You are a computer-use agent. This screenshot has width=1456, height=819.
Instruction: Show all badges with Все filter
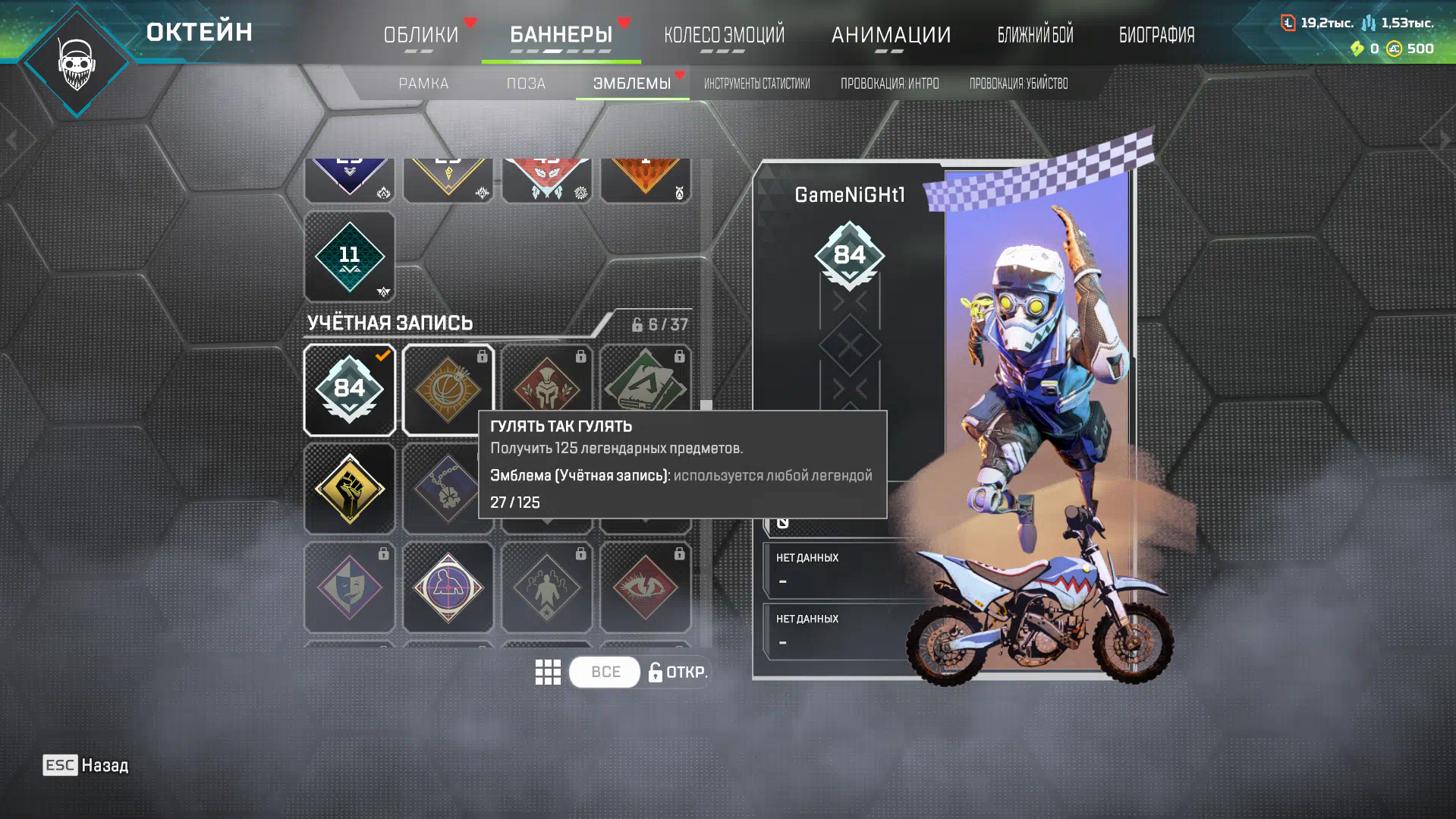(x=605, y=673)
